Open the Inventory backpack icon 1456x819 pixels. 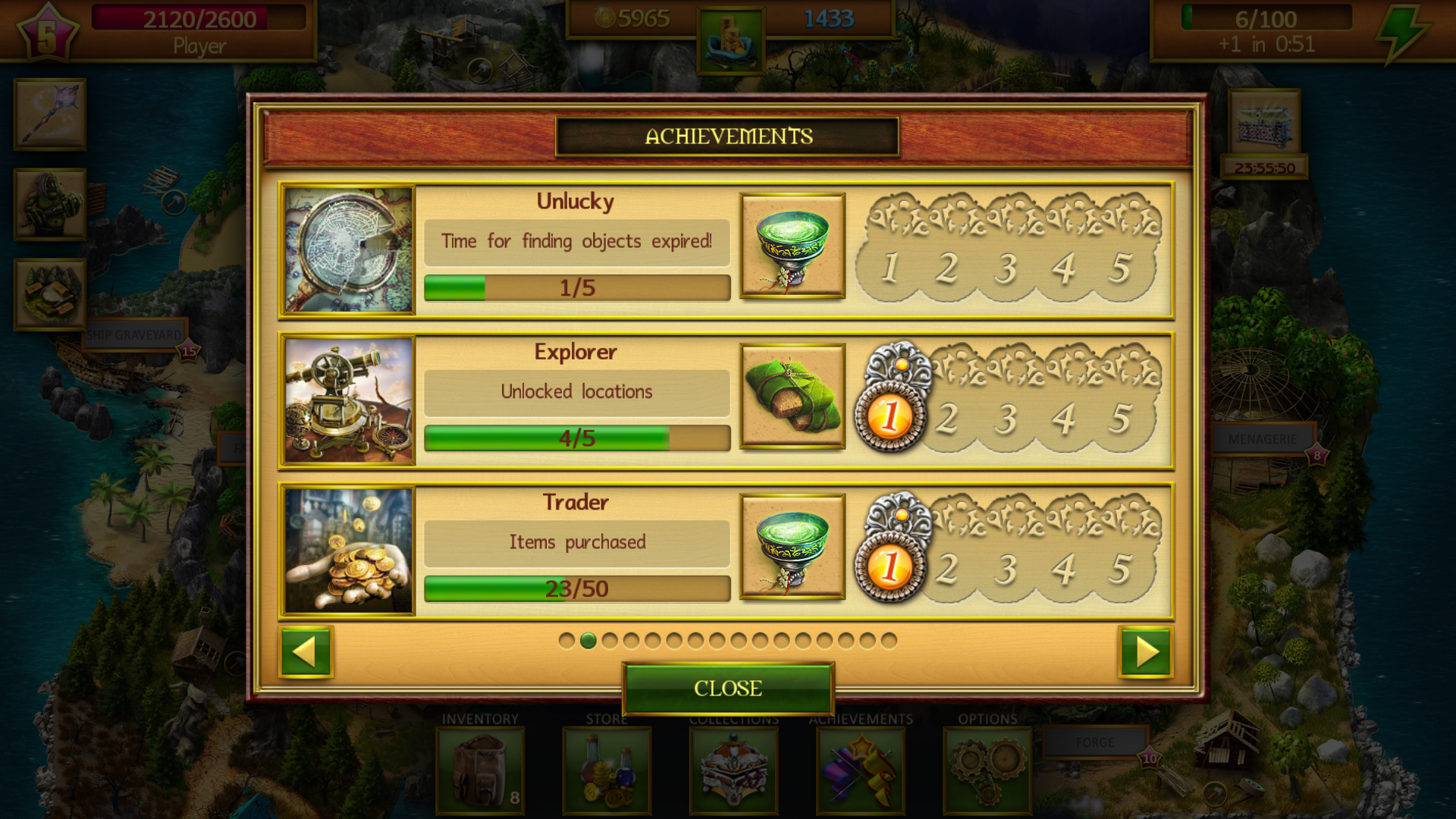479,769
